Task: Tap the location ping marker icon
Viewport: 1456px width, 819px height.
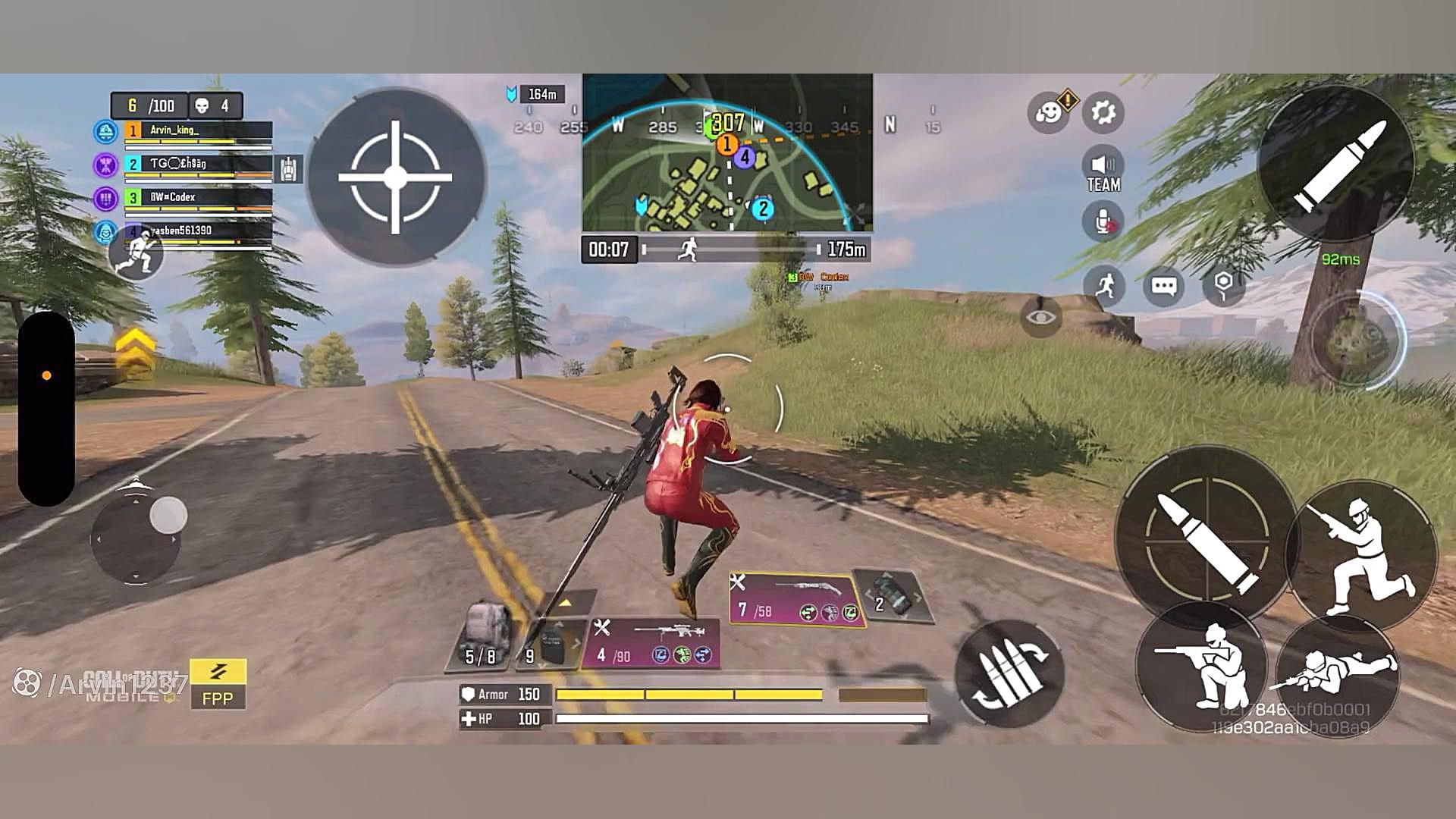Action: [1223, 286]
